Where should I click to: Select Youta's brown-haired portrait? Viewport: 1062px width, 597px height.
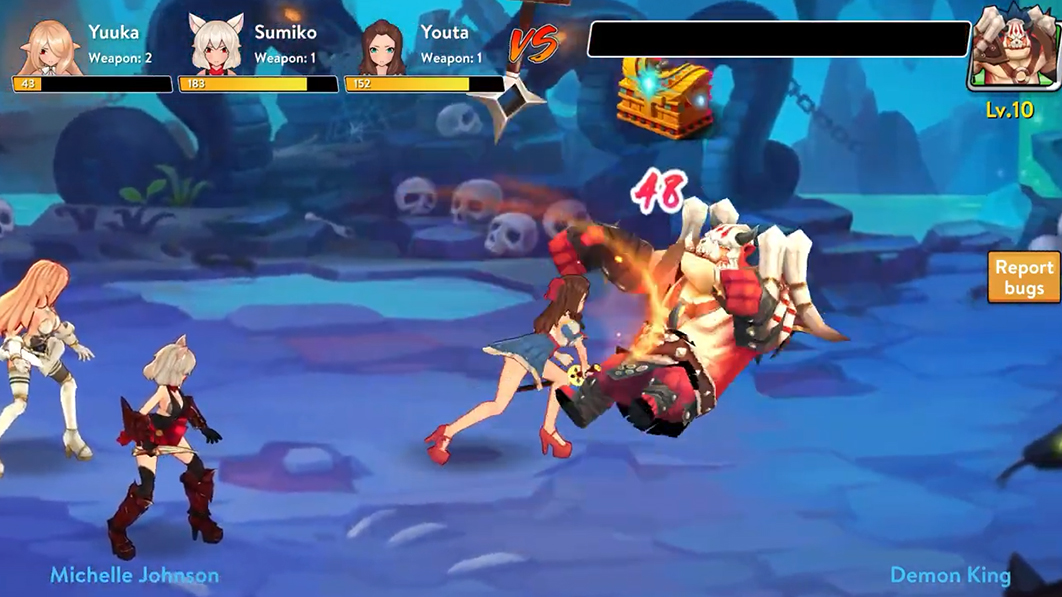(x=382, y=46)
